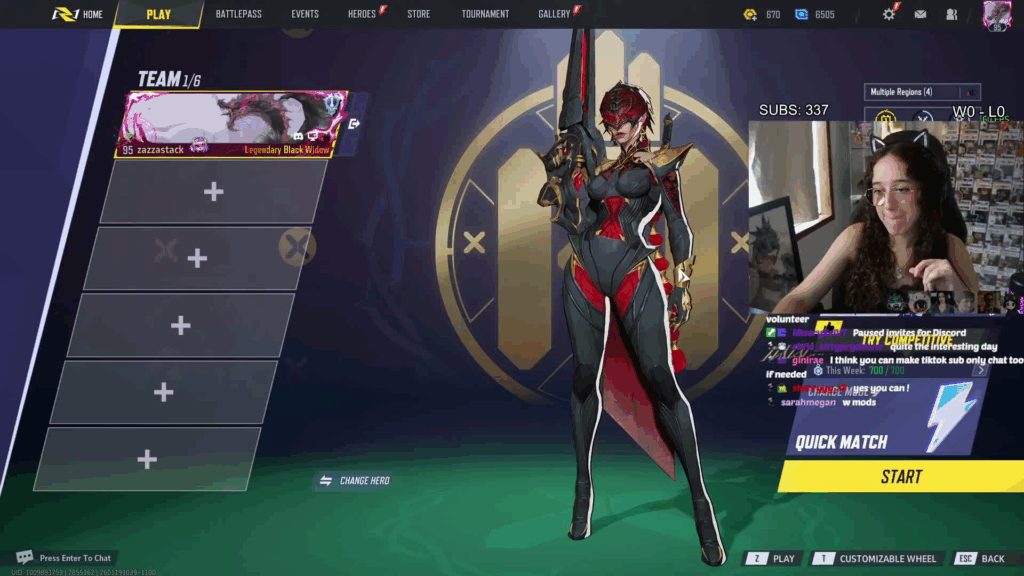Show the Gallery tab
1024x576 pixels.
pyautogui.click(x=554, y=14)
